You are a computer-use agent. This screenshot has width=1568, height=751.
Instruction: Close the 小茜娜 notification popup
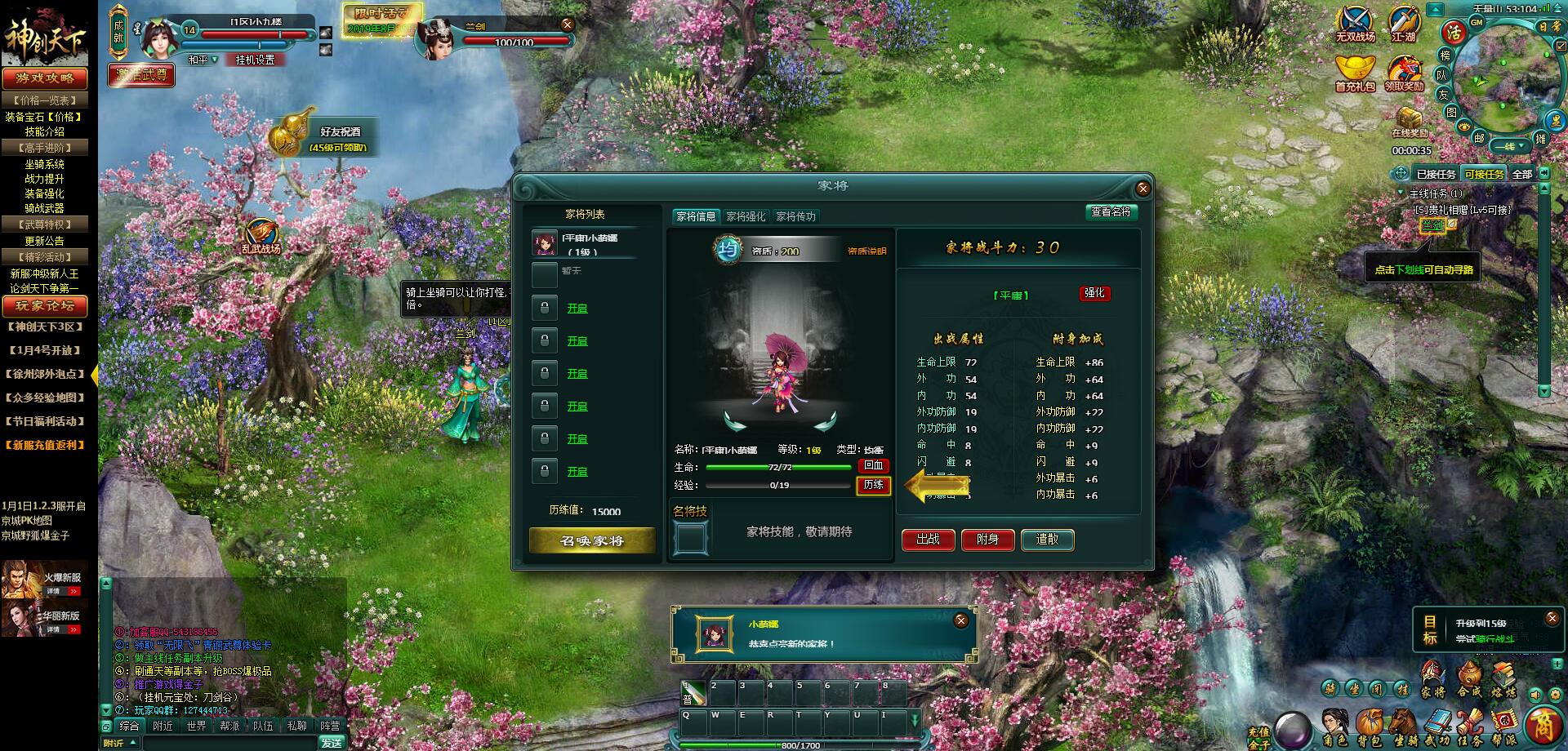pos(961,620)
